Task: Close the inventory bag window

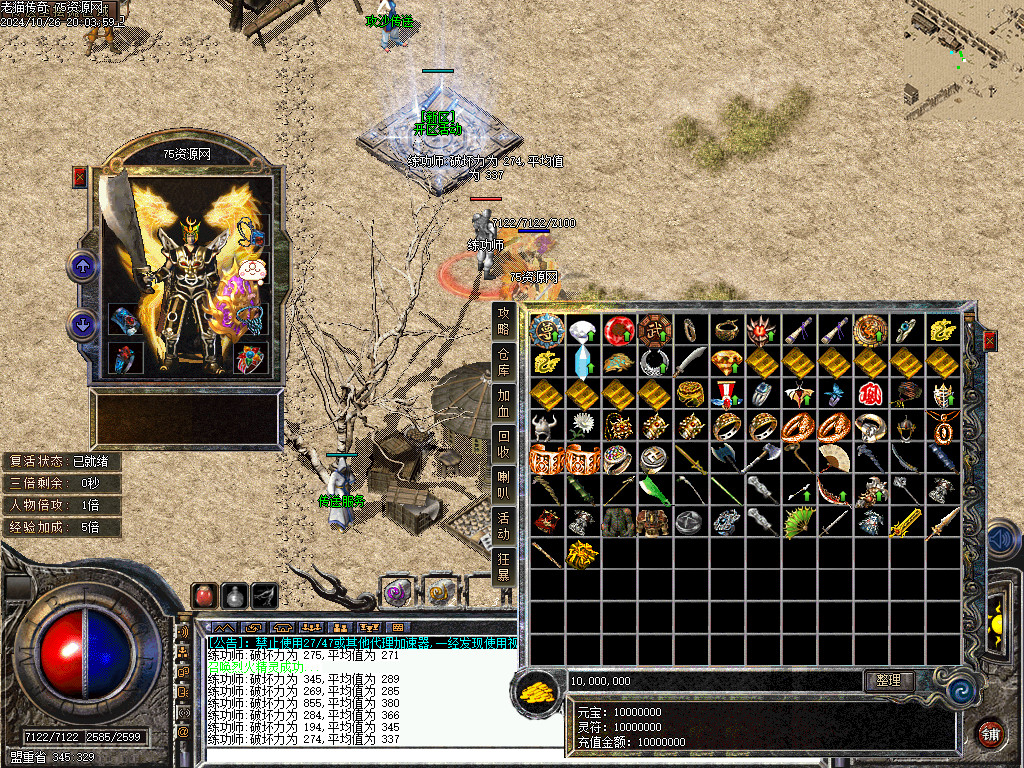Action: point(989,341)
